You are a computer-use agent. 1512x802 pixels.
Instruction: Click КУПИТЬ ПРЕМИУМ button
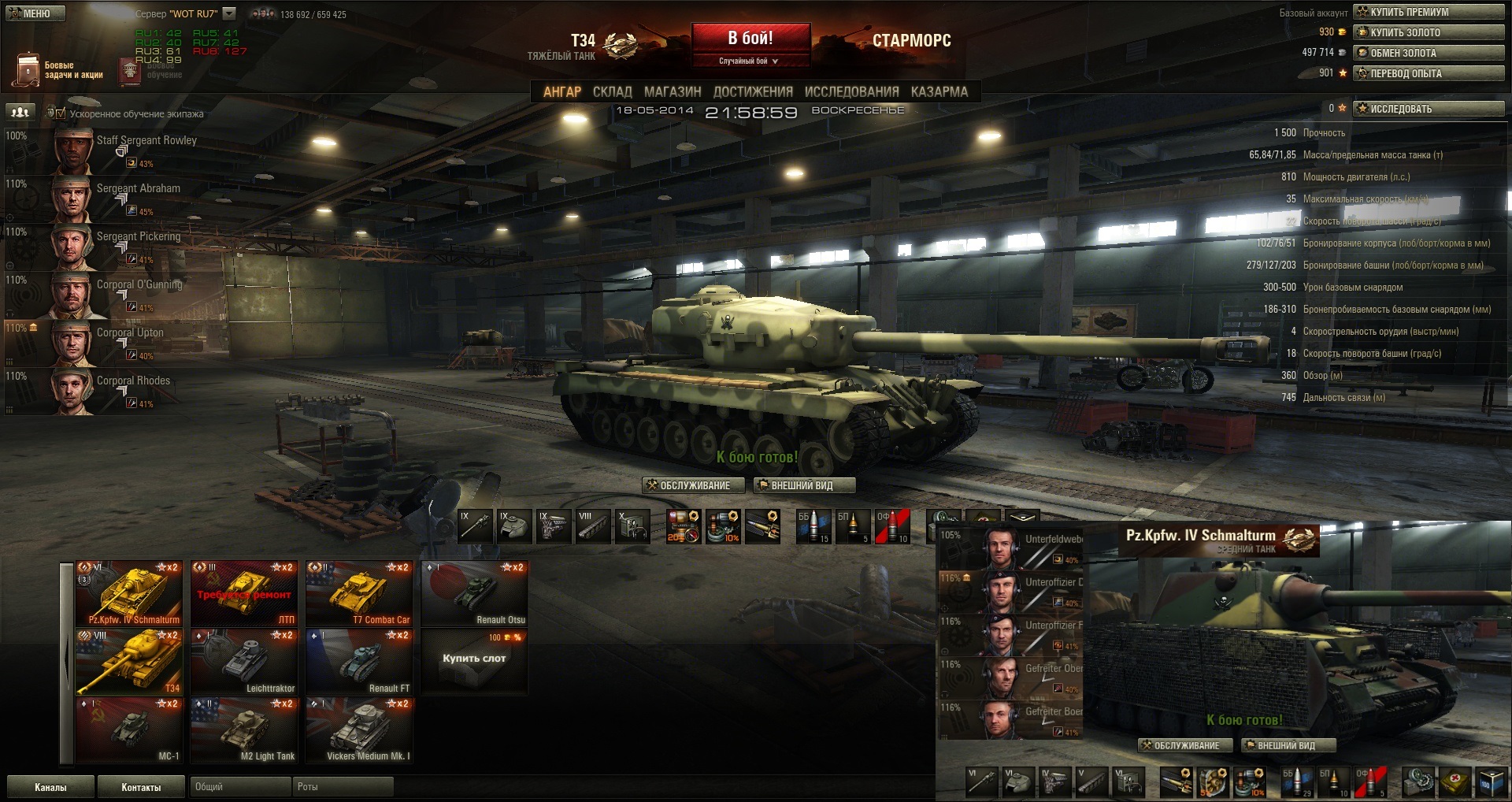click(1429, 12)
